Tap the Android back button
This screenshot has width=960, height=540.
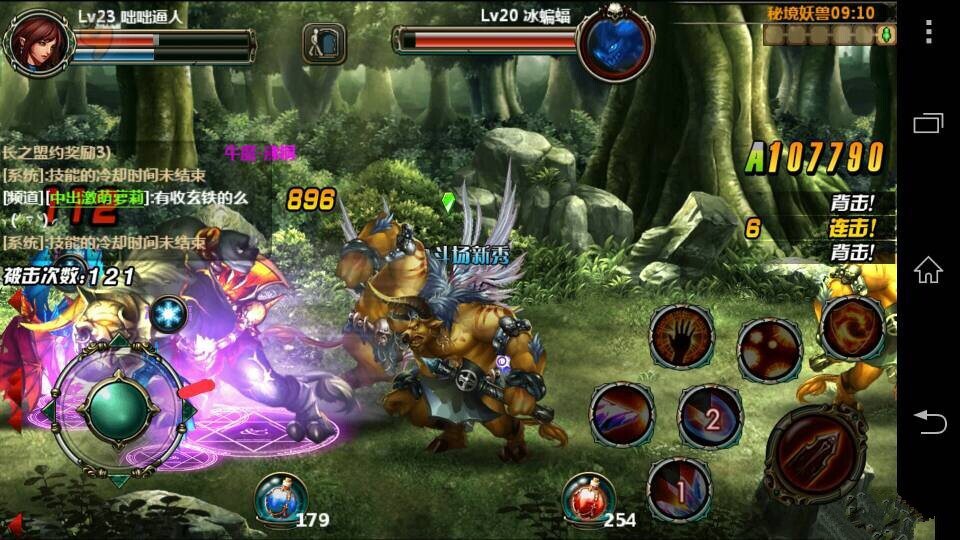coord(928,422)
